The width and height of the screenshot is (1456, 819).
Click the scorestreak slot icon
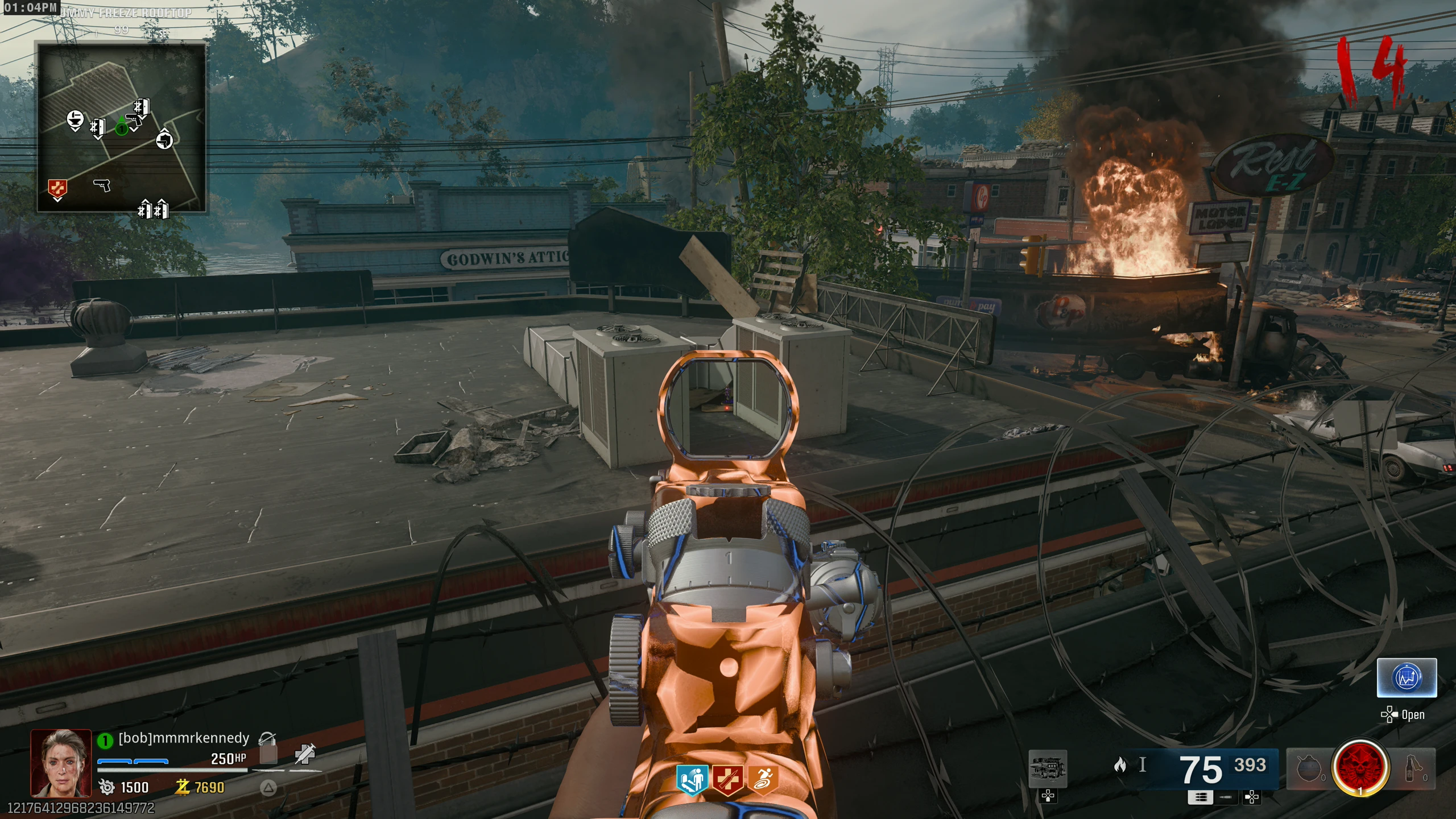coord(1048,768)
